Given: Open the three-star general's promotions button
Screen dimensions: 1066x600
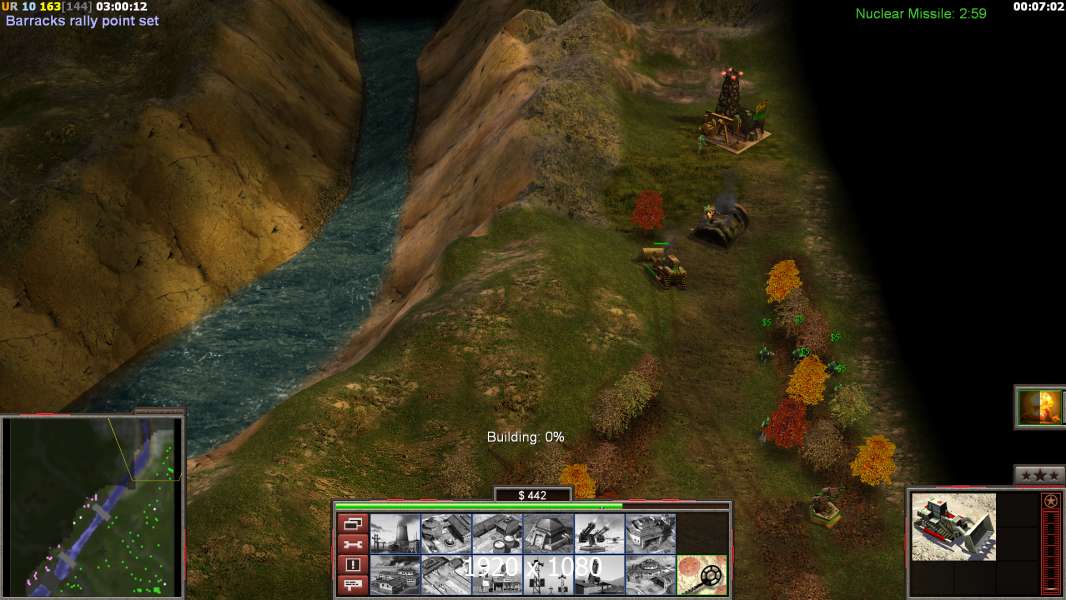Looking at the screenshot, I should (x=1039, y=475).
